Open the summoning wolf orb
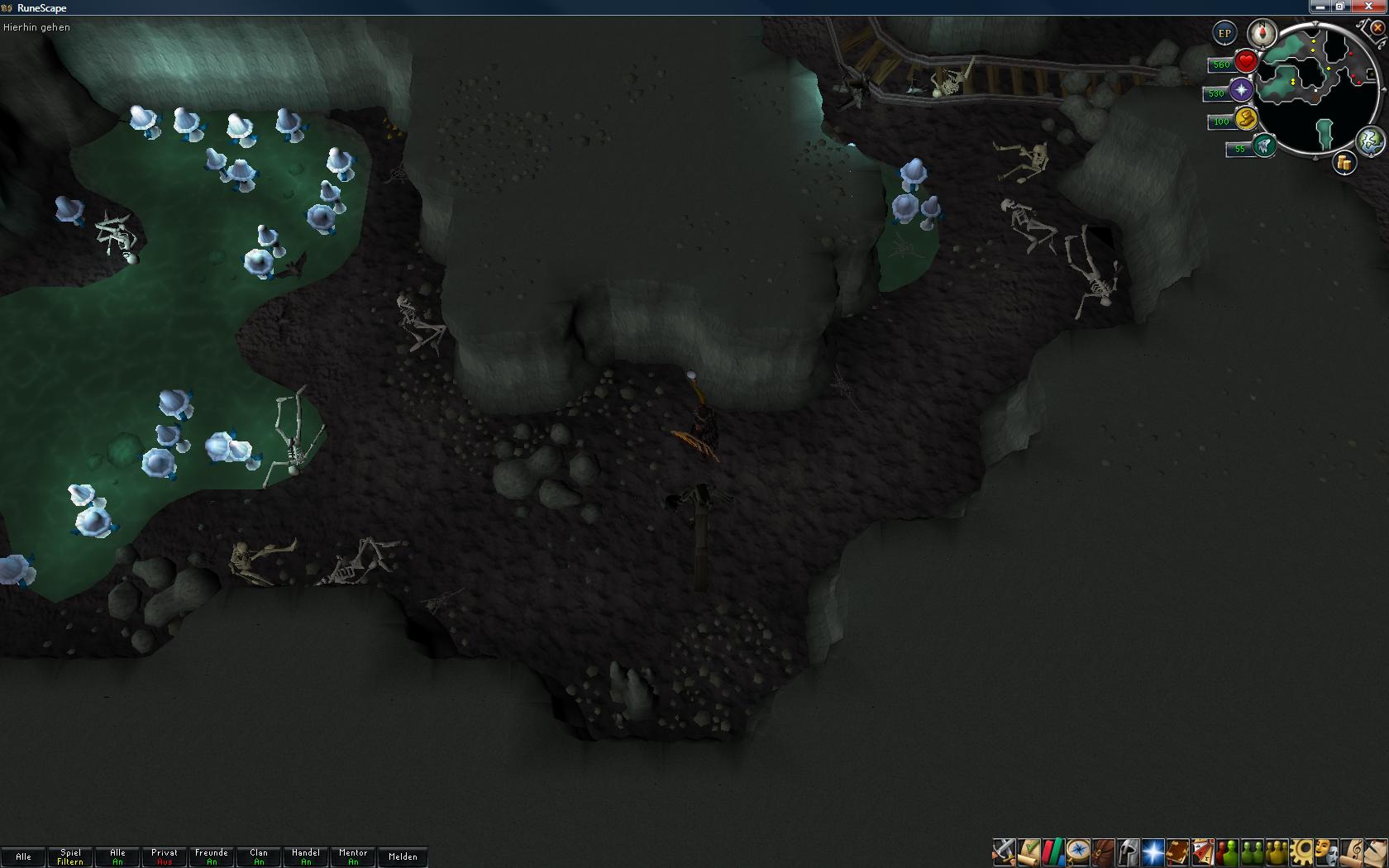The height and width of the screenshot is (868, 1389). click(x=1263, y=146)
